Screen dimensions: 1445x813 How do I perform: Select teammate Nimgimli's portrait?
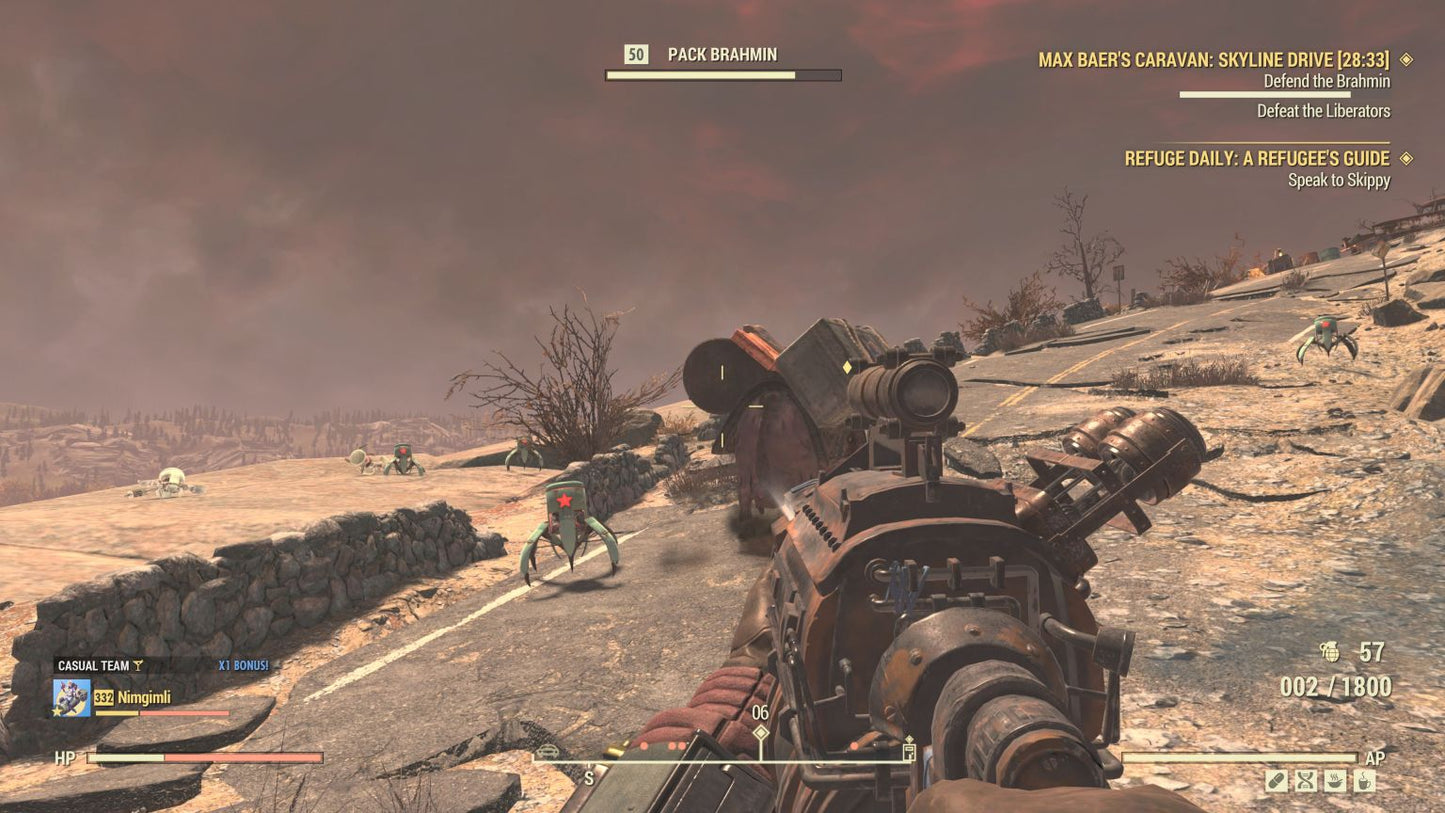point(72,698)
